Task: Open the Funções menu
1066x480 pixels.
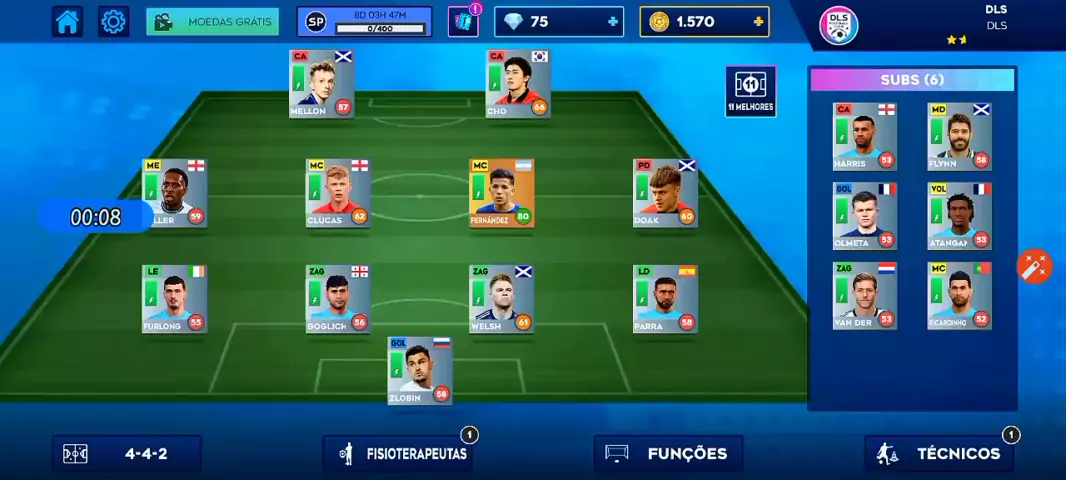Action: pos(668,453)
